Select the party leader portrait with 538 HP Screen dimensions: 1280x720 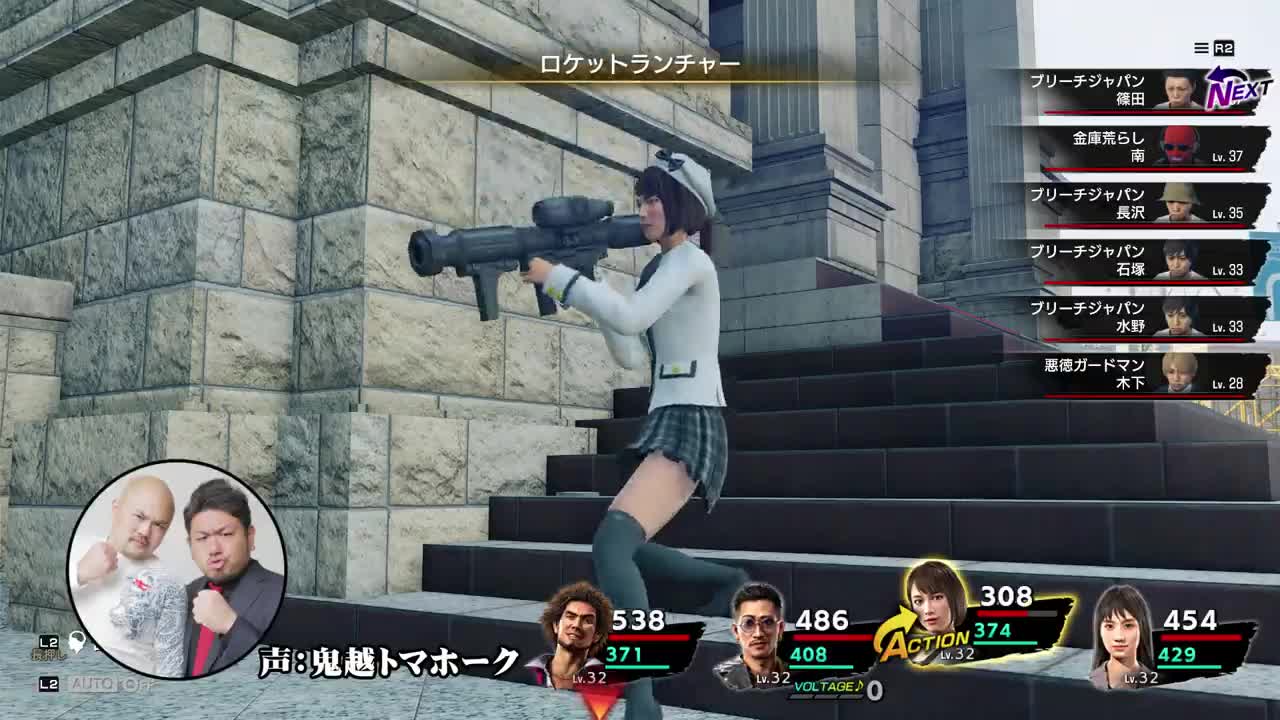(574, 630)
